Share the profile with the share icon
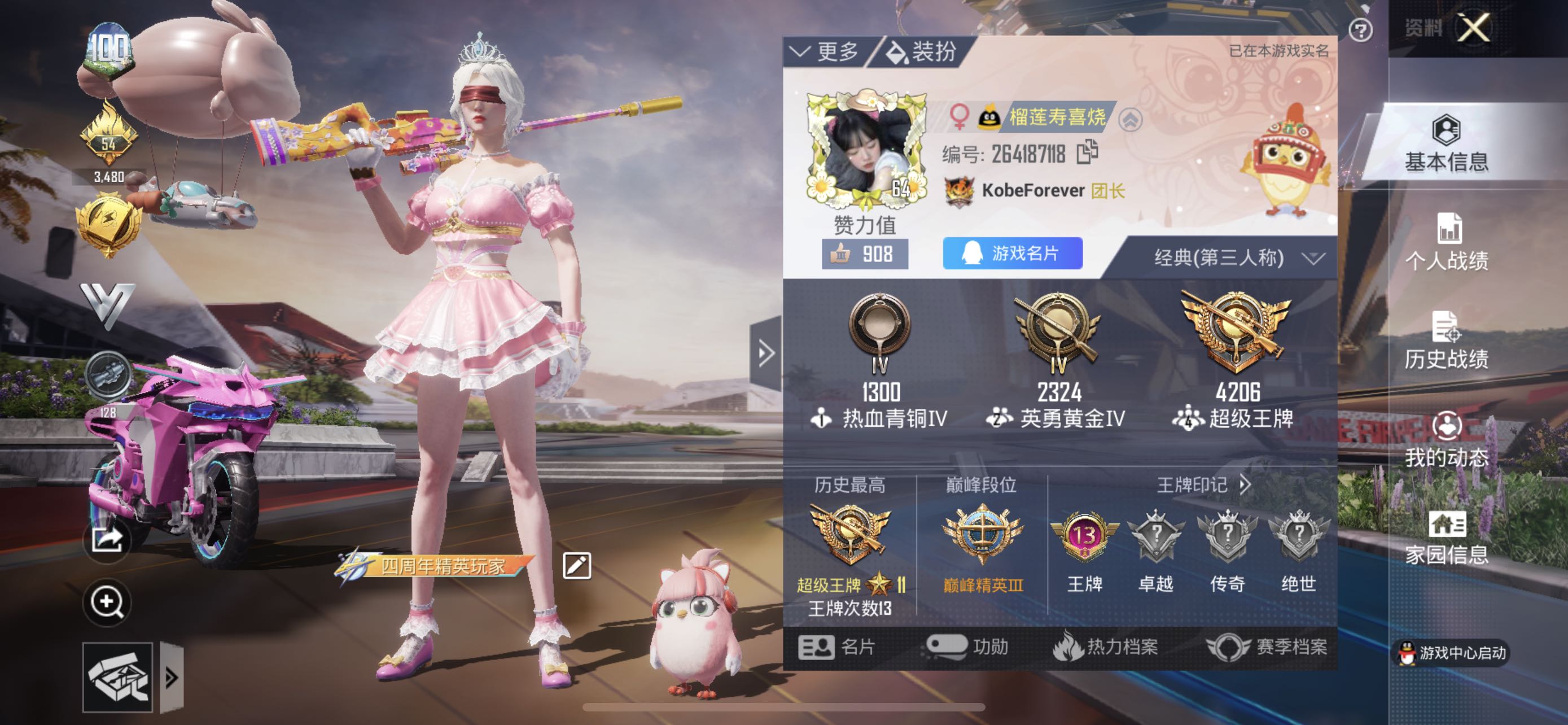This screenshot has width=1568, height=725. click(107, 539)
